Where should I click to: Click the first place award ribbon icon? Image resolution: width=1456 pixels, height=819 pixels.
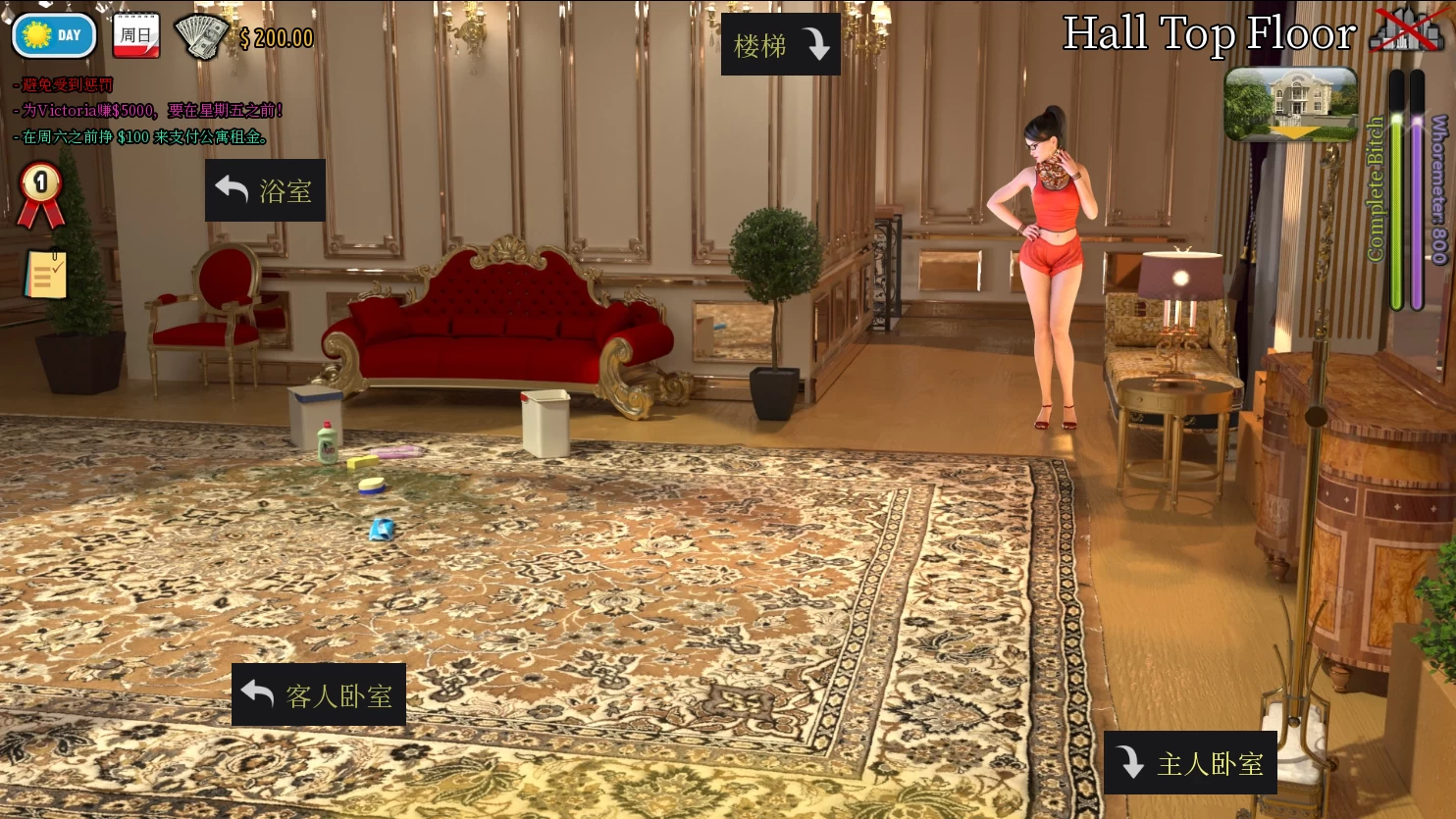pyautogui.click(x=40, y=194)
